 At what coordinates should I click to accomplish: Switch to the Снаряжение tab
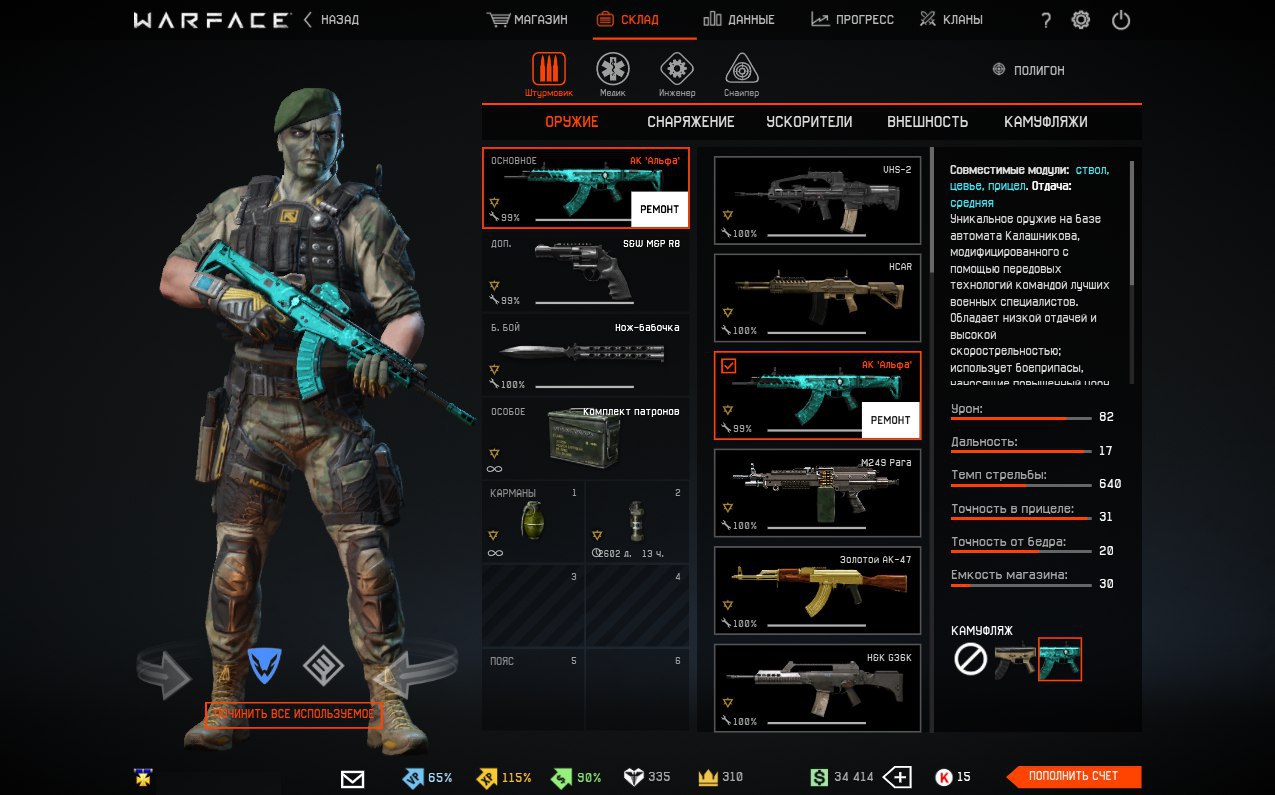(690, 122)
